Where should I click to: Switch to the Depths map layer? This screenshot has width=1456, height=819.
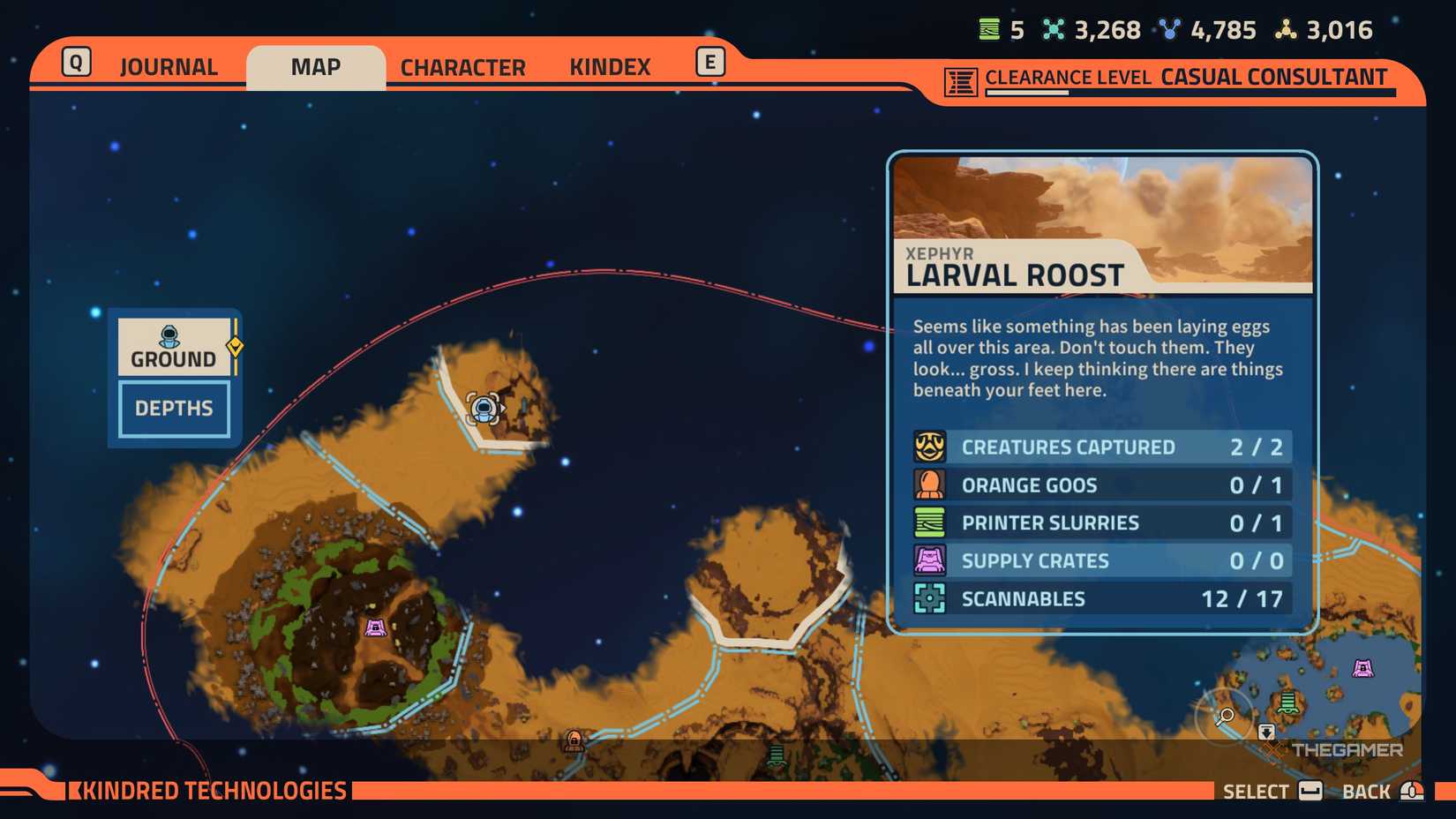tap(173, 408)
